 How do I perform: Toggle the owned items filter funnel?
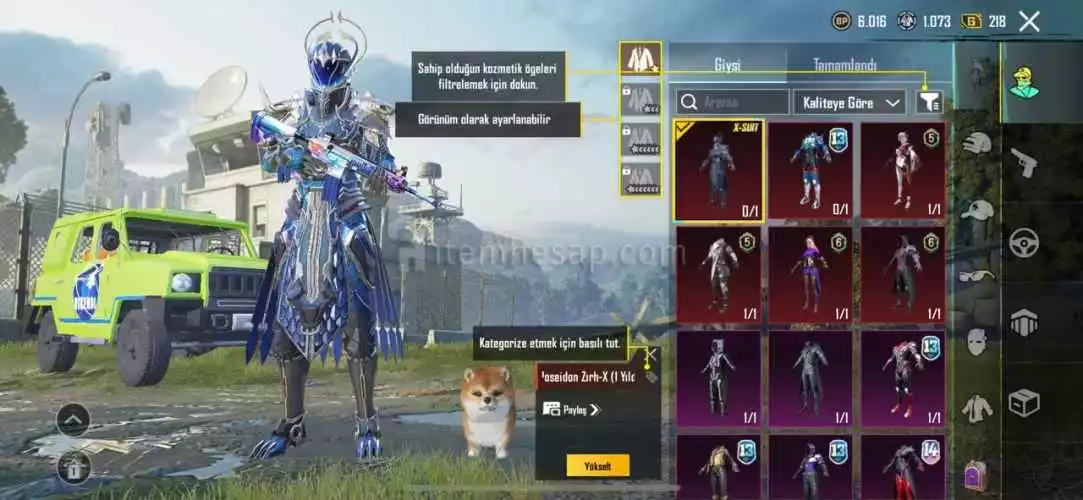pos(929,101)
